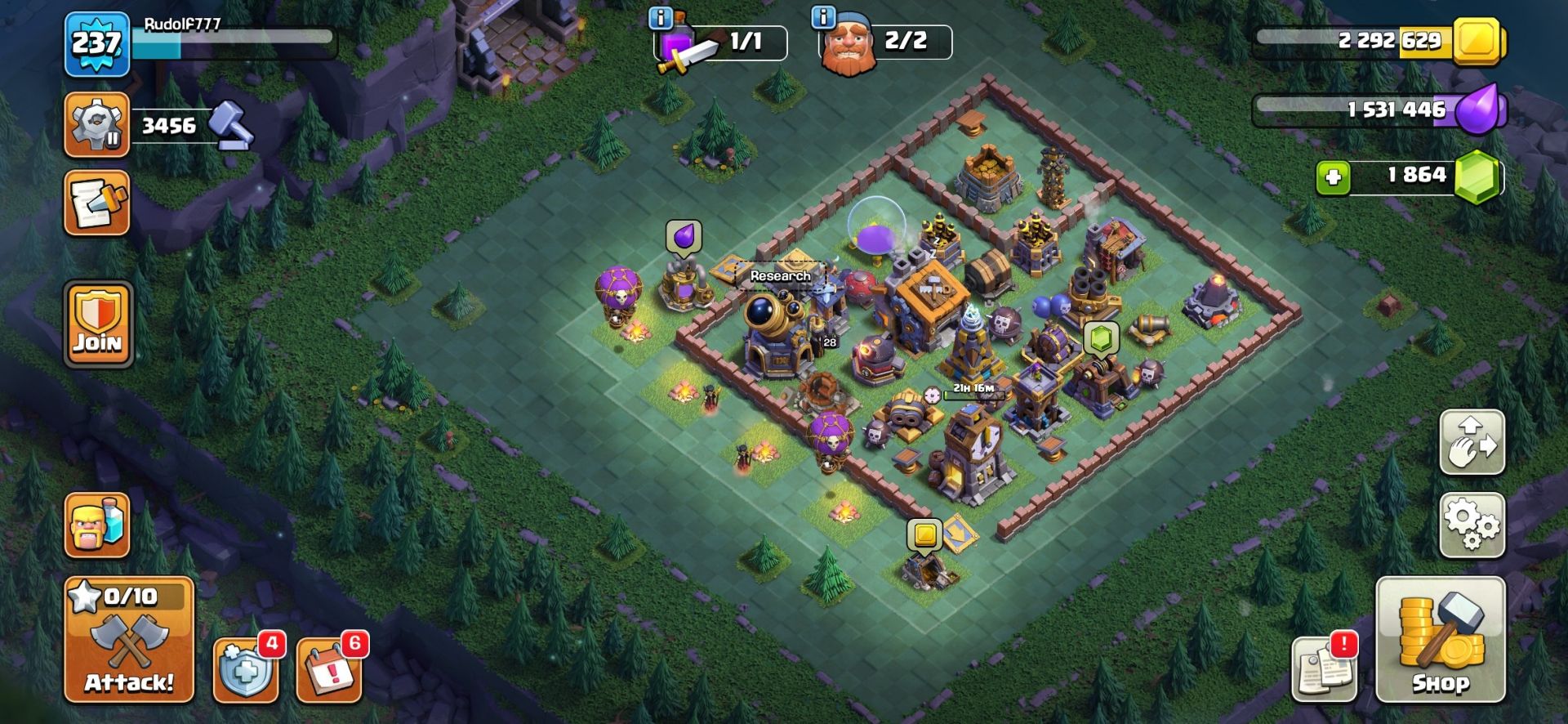Open the game settings gears button
Image resolution: width=1568 pixels, height=724 pixels.
(1472, 525)
